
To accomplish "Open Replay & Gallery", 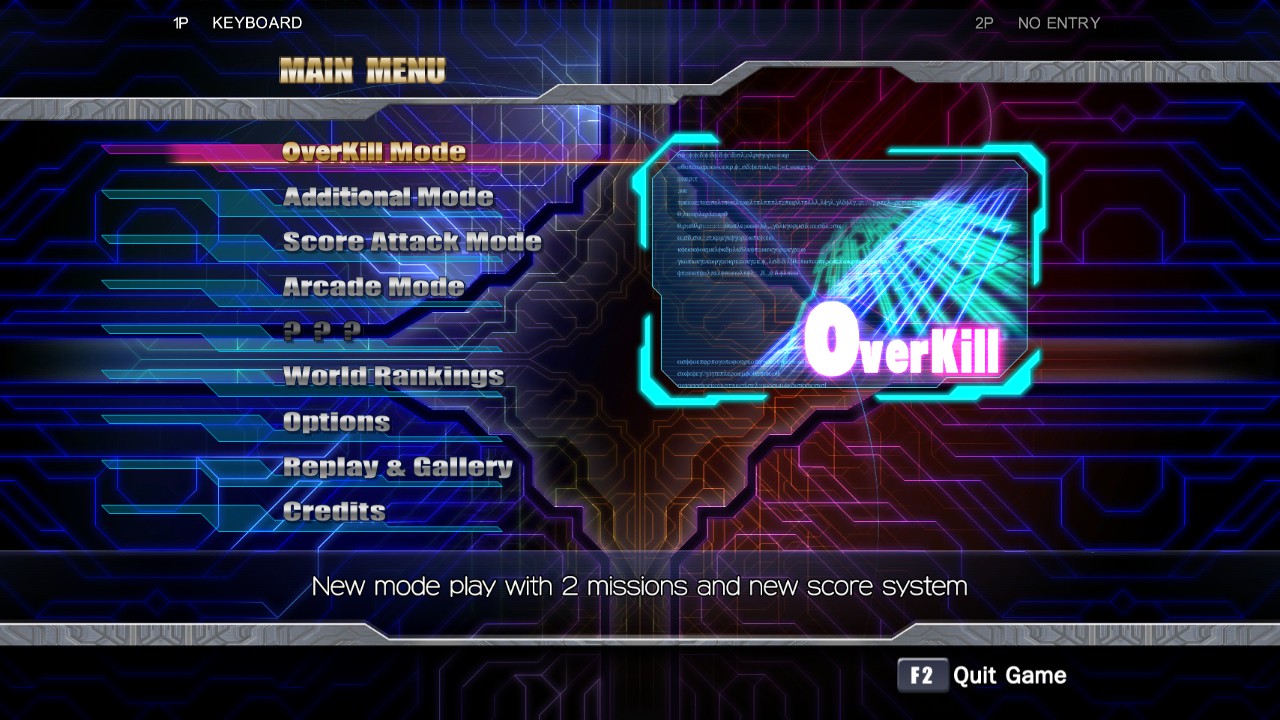I will coord(398,466).
